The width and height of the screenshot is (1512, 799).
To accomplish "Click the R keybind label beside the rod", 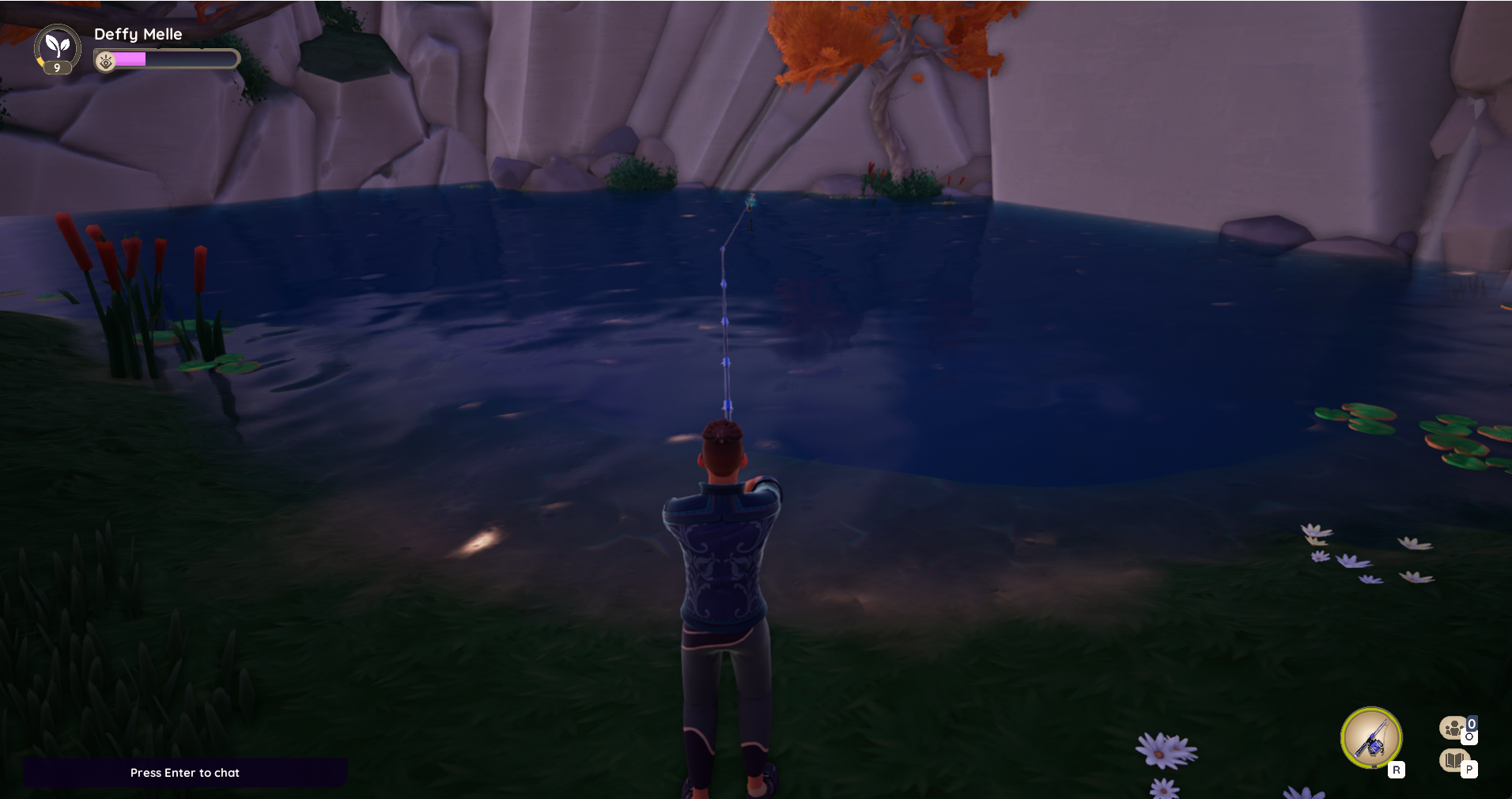I will point(1397,768).
